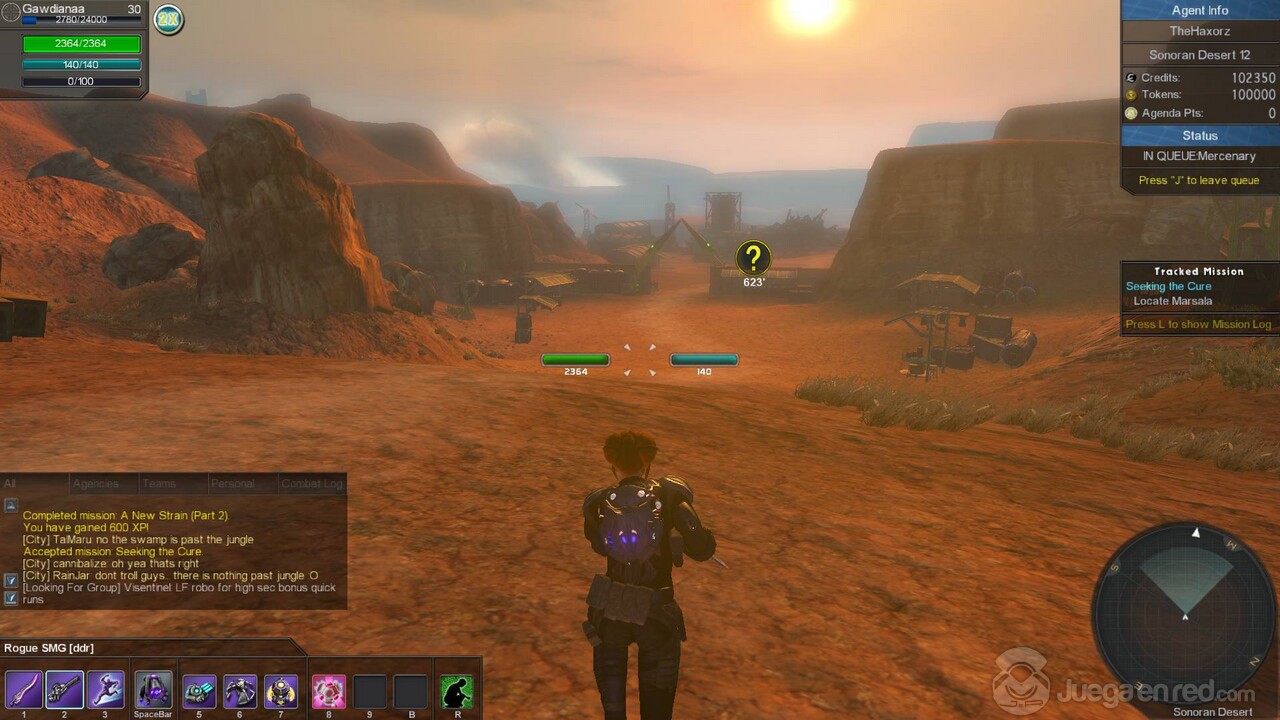The image size is (1280, 720).
Task: Select the curved blade weapon slot
Action: tap(24, 690)
